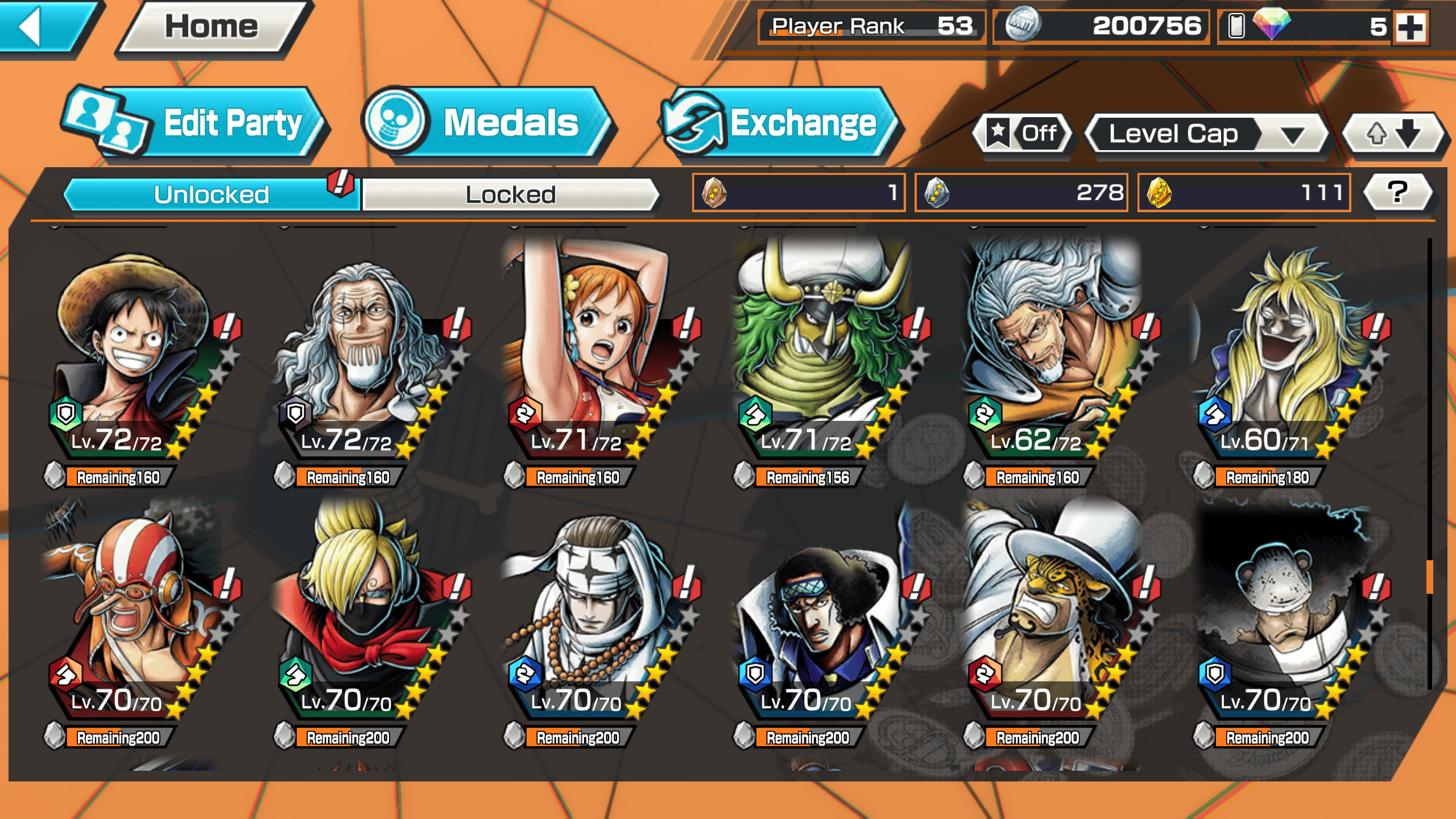Add rainbow diamonds with the plus button
1456x819 pixels.
(1410, 26)
